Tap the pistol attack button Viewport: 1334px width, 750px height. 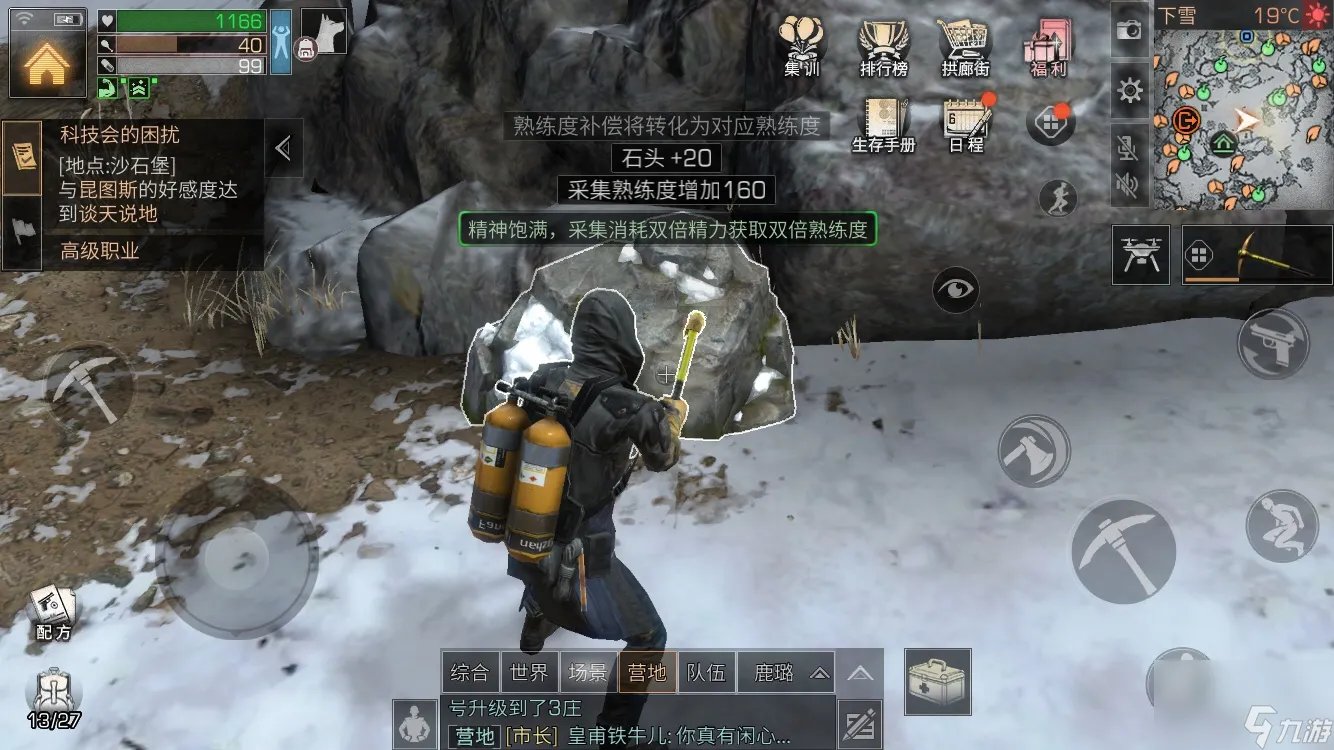1273,343
